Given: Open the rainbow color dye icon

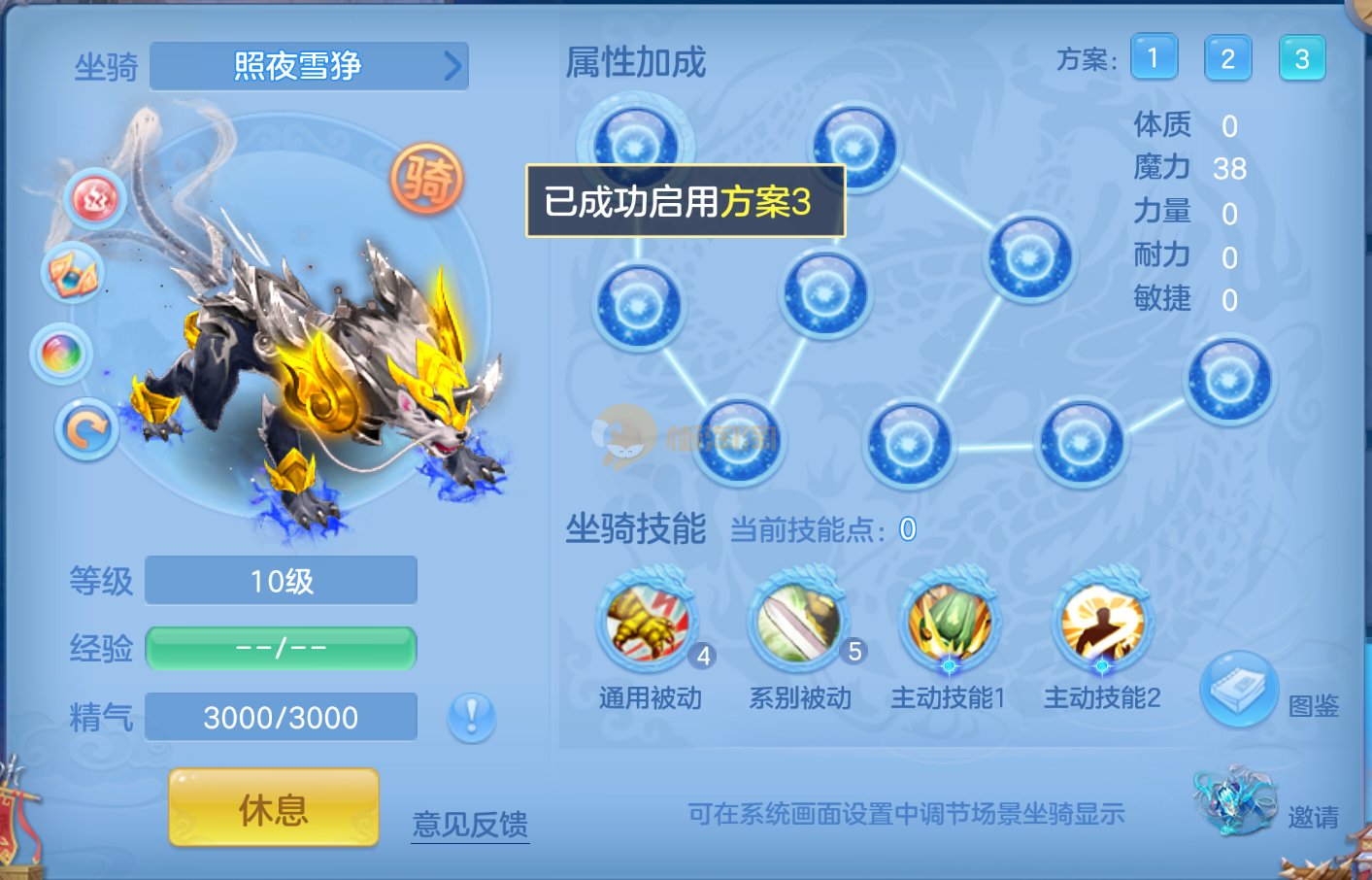Looking at the screenshot, I should [62, 354].
